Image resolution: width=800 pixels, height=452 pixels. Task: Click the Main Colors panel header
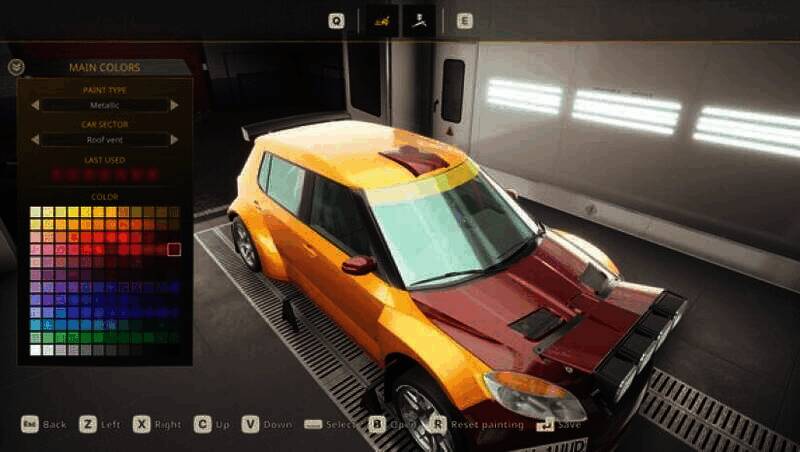[x=105, y=68]
